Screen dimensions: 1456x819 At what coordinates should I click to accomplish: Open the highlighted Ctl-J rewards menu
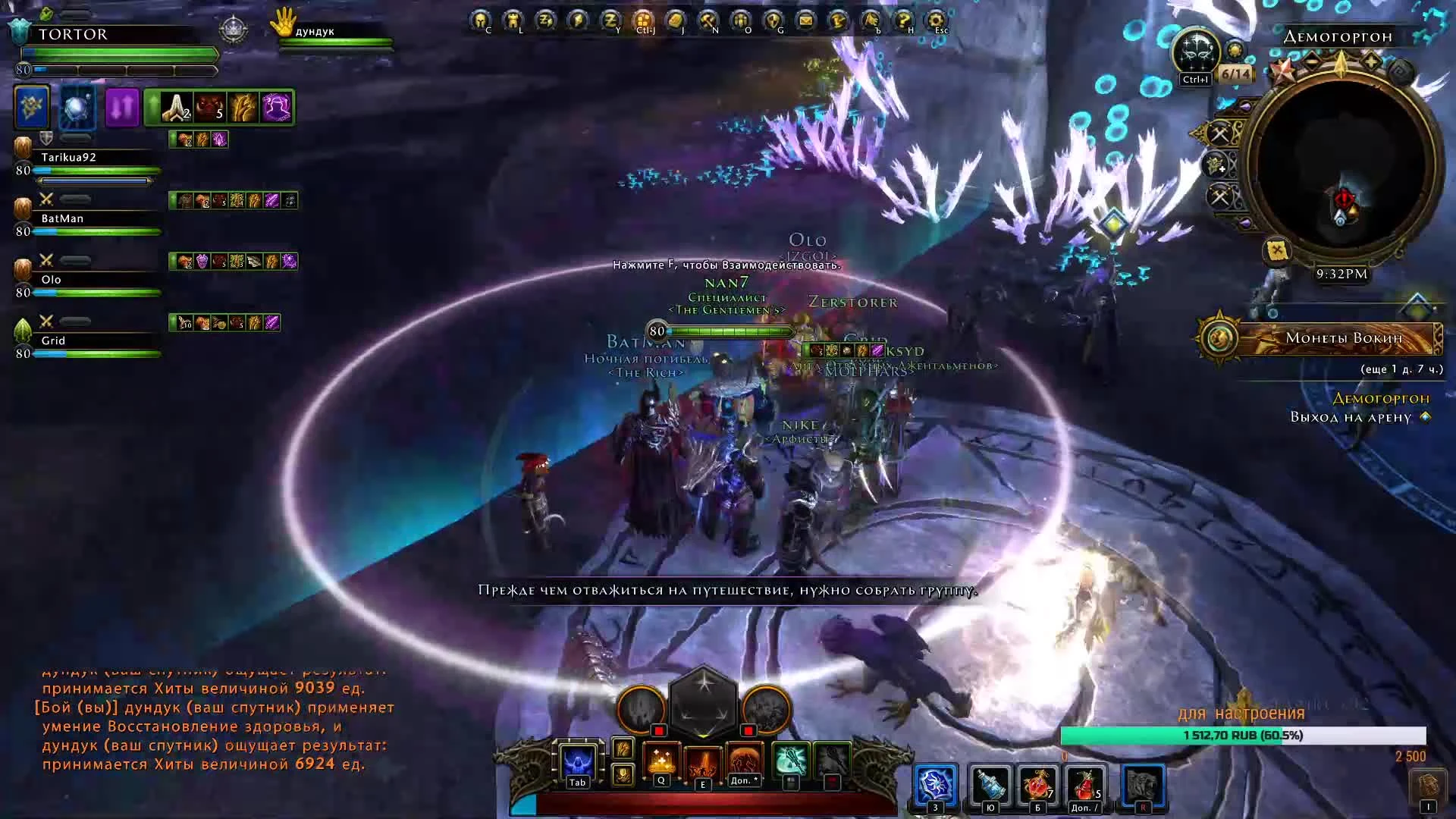[x=643, y=20]
